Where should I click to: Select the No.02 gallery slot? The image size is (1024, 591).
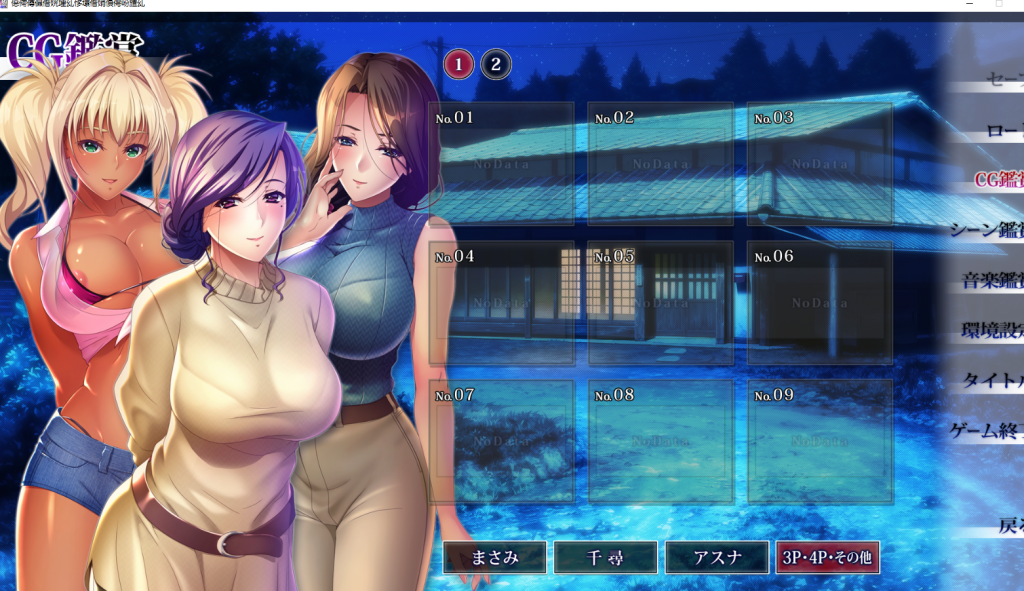pyautogui.click(x=660, y=163)
